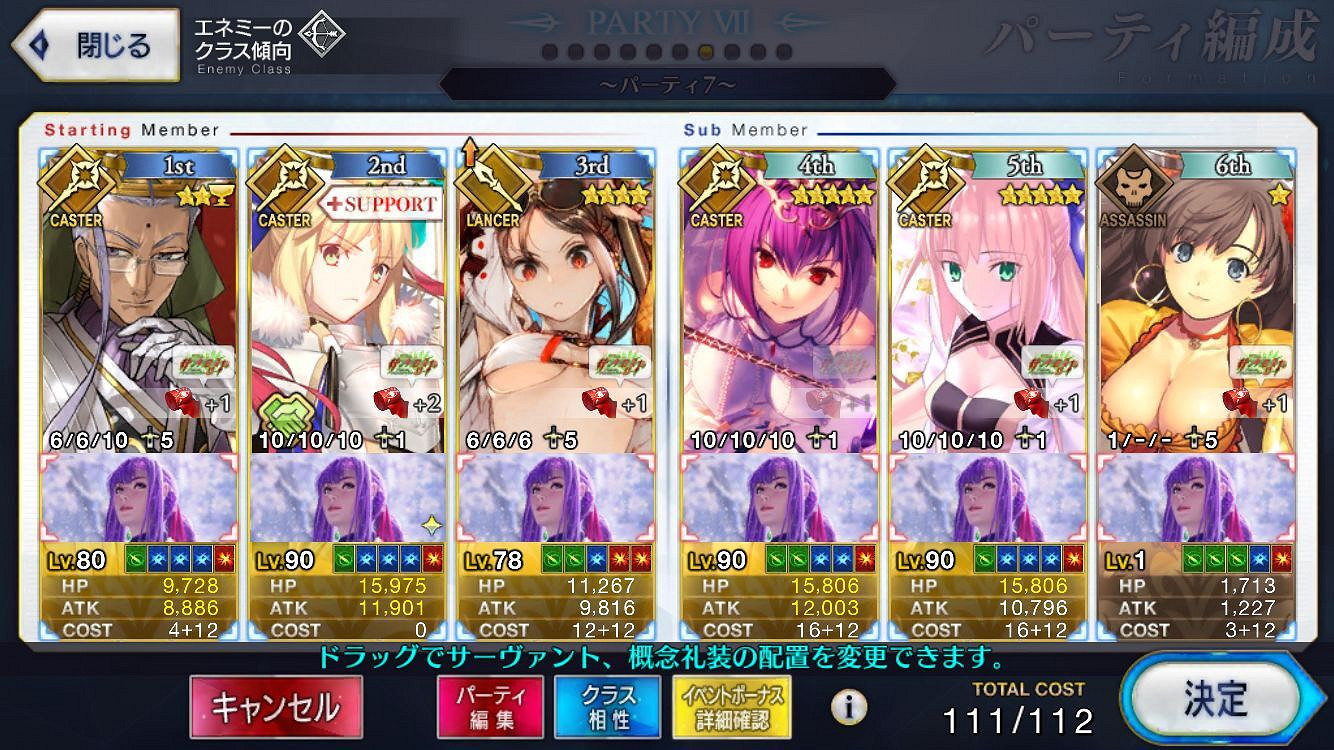Click the gold chalice icon on 1st servant card
This screenshot has width=1334, height=750.
point(223,196)
